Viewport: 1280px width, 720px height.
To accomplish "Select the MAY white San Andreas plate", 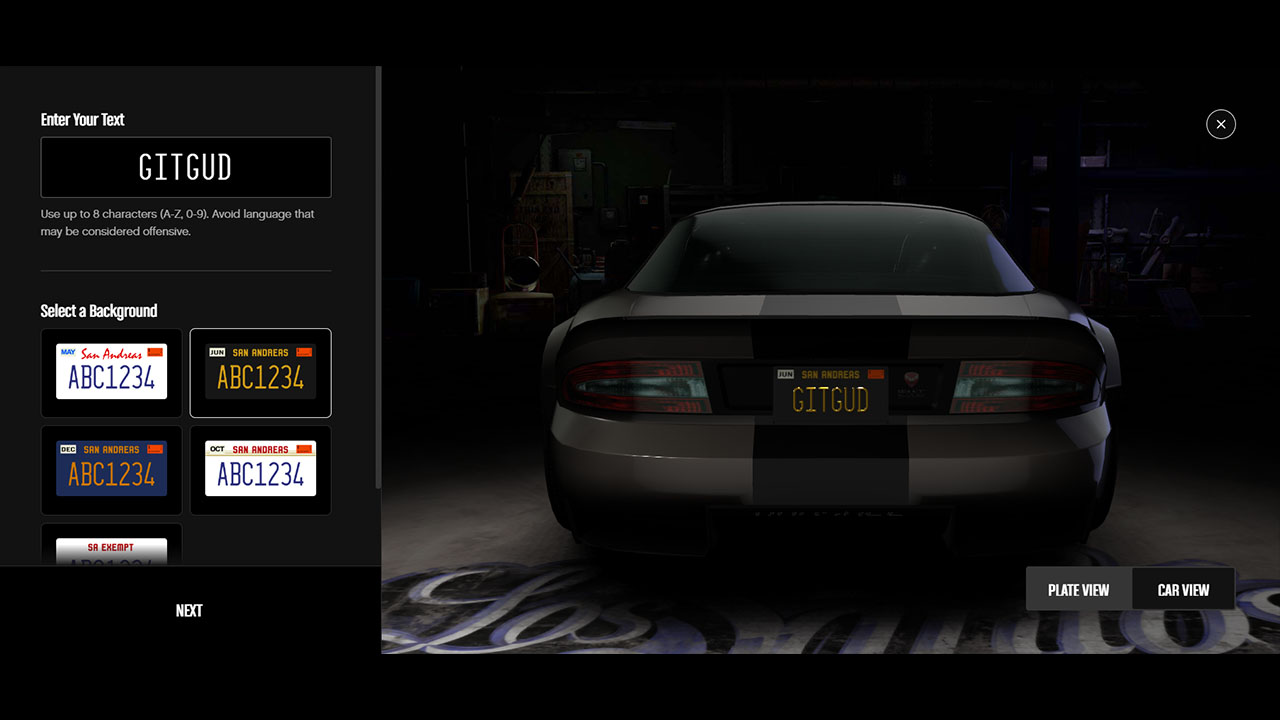I will click(x=111, y=372).
